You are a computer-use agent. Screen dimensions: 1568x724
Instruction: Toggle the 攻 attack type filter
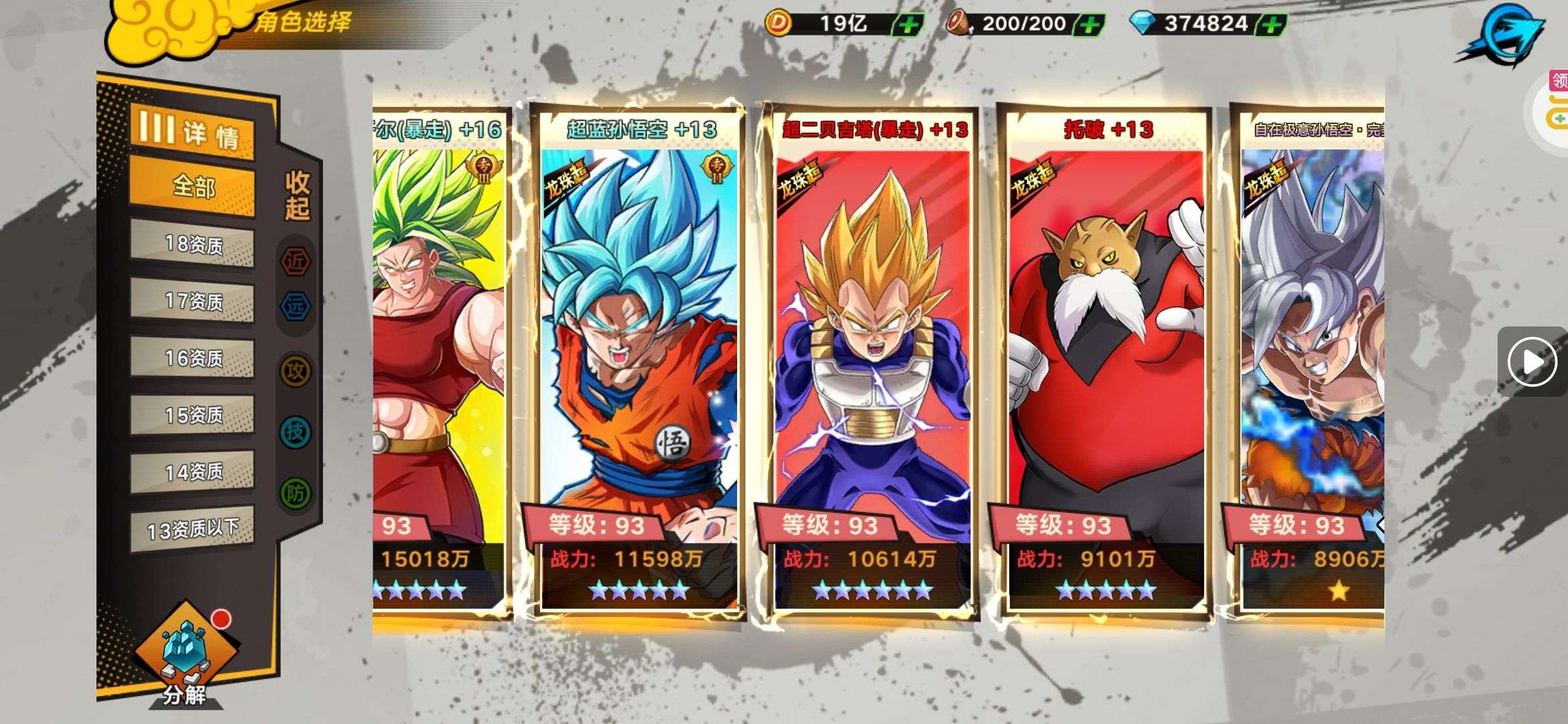296,370
